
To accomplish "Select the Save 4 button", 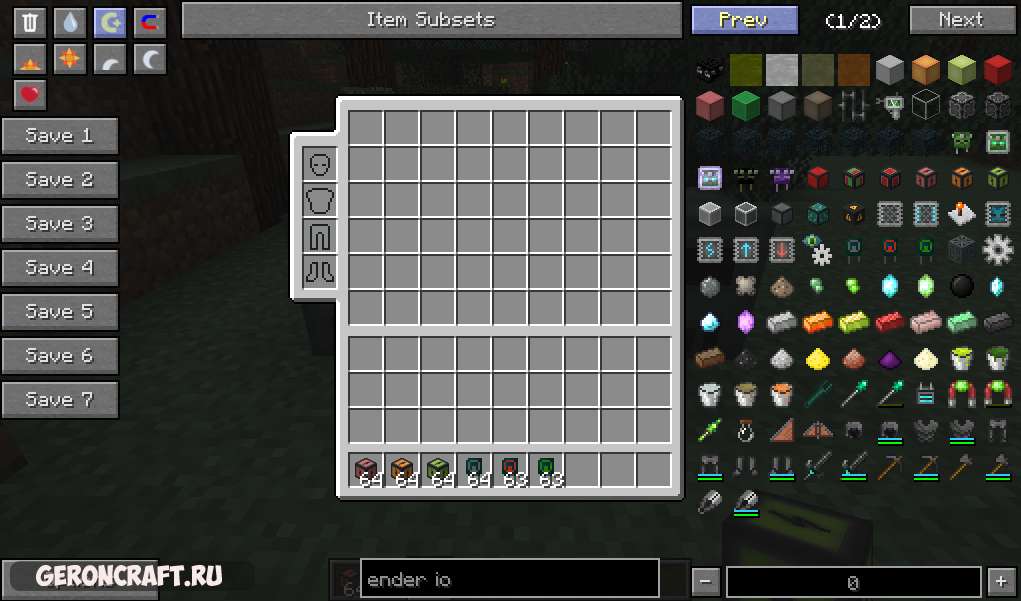I will (60, 268).
